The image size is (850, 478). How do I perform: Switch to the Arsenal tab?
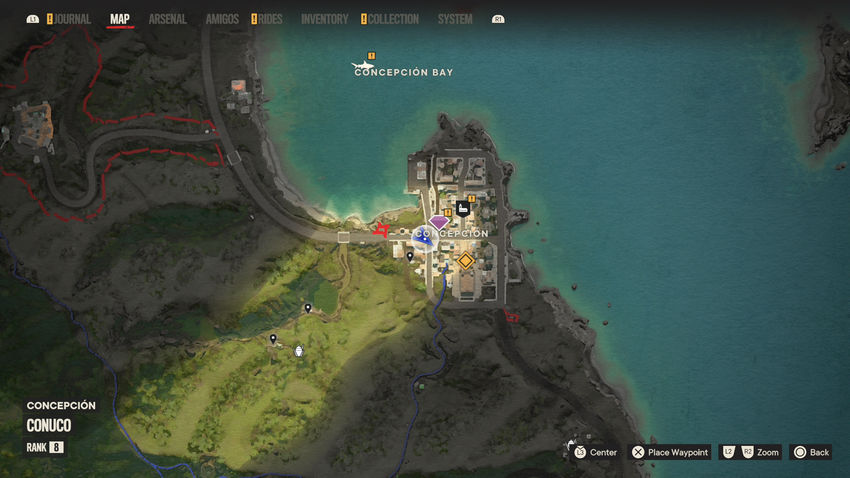pos(167,19)
